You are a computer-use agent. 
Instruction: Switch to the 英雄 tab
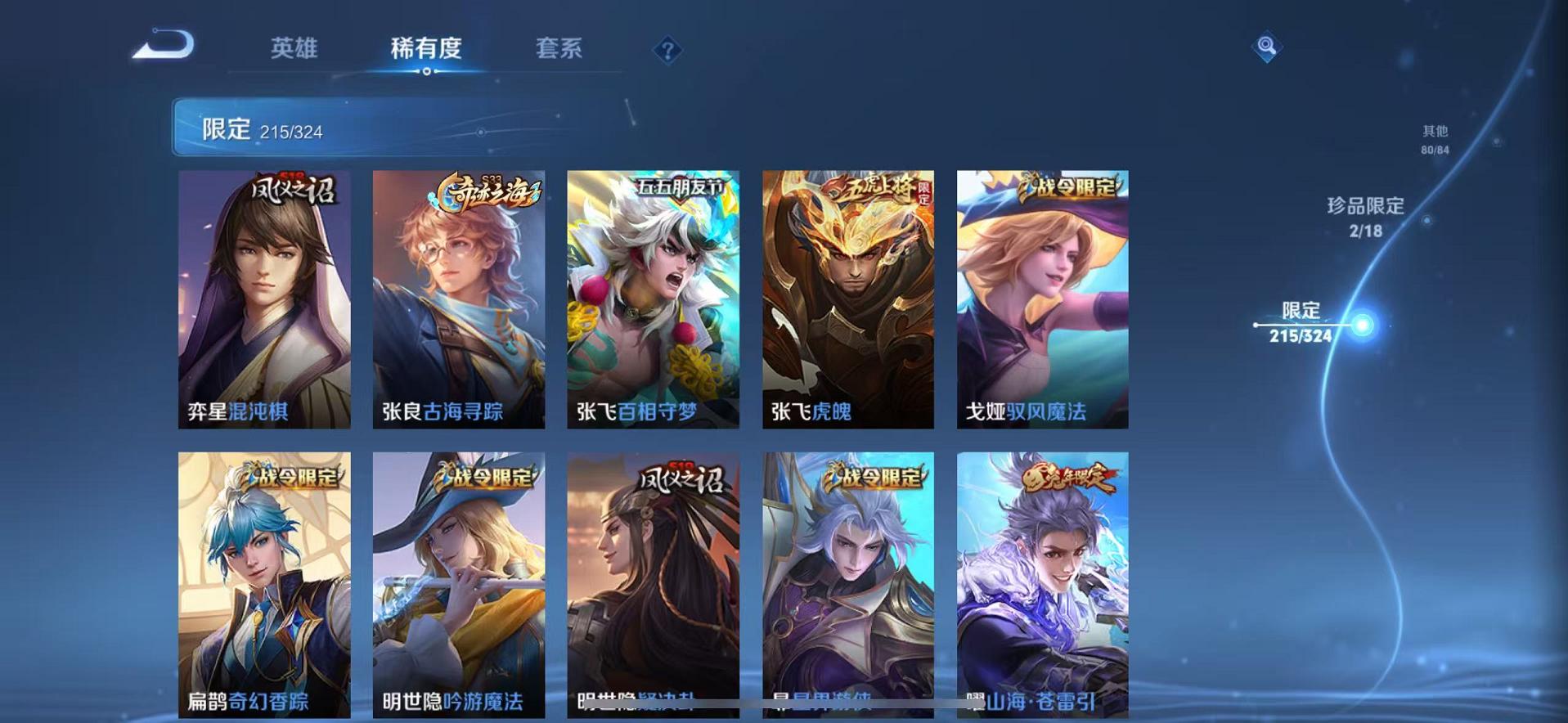click(x=296, y=49)
